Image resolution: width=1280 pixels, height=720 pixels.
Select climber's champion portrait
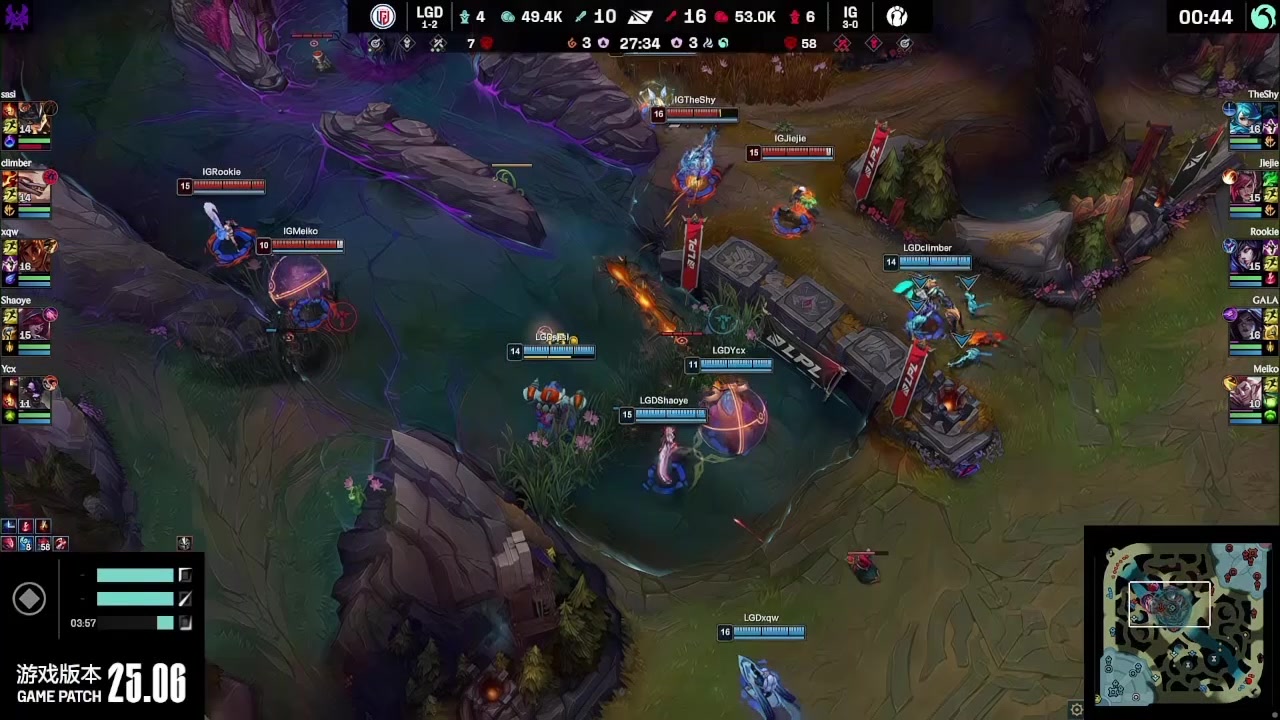30,187
